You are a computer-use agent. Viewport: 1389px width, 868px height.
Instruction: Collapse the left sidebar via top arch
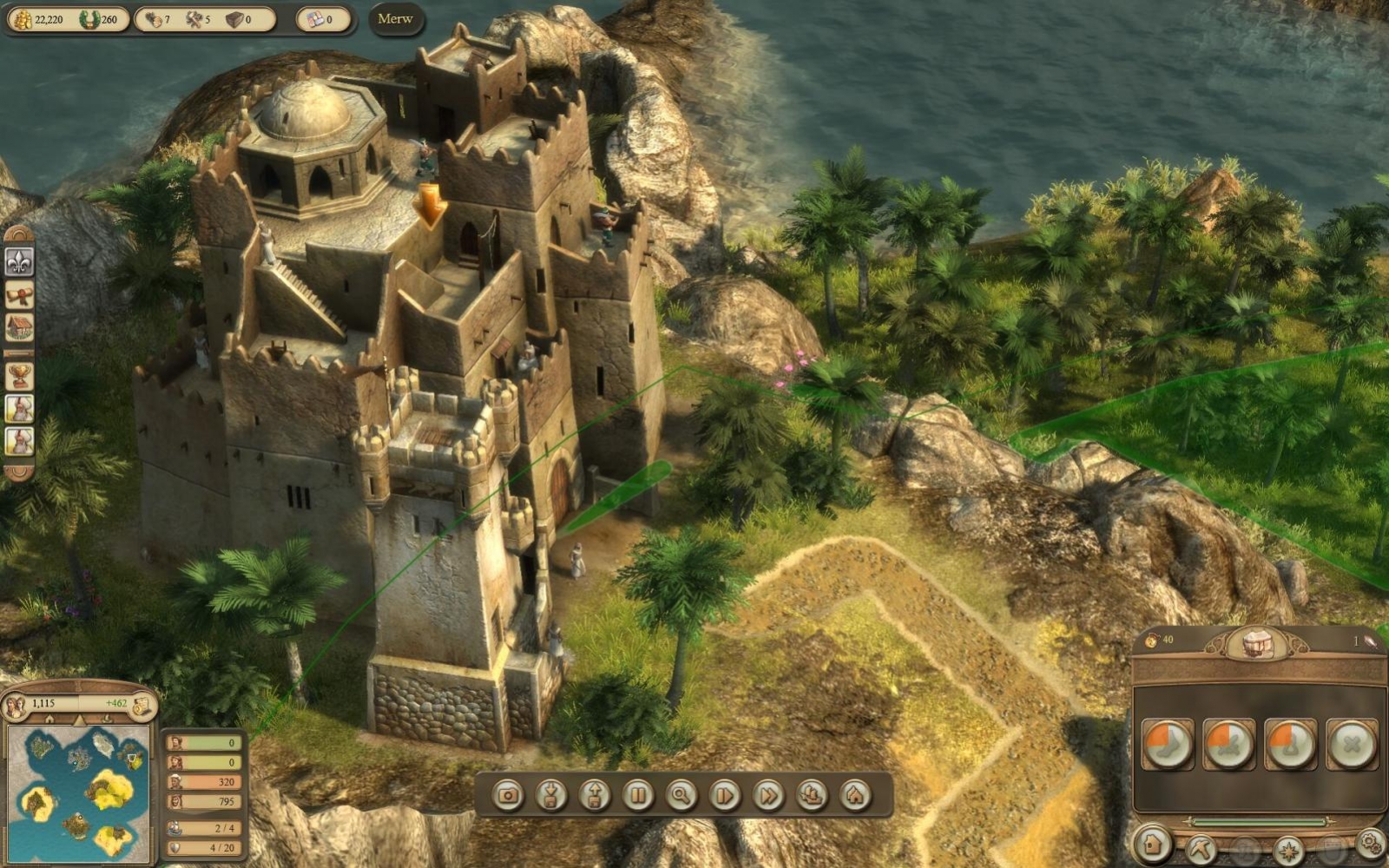19,233
